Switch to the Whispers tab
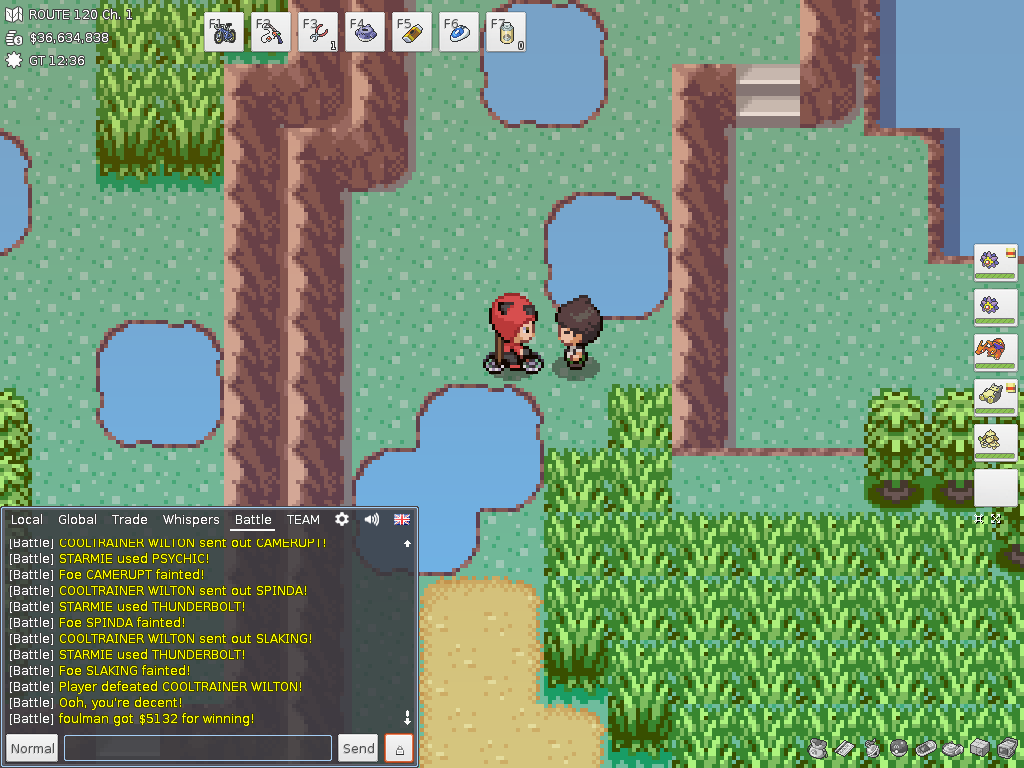1024x768 pixels. [191, 519]
